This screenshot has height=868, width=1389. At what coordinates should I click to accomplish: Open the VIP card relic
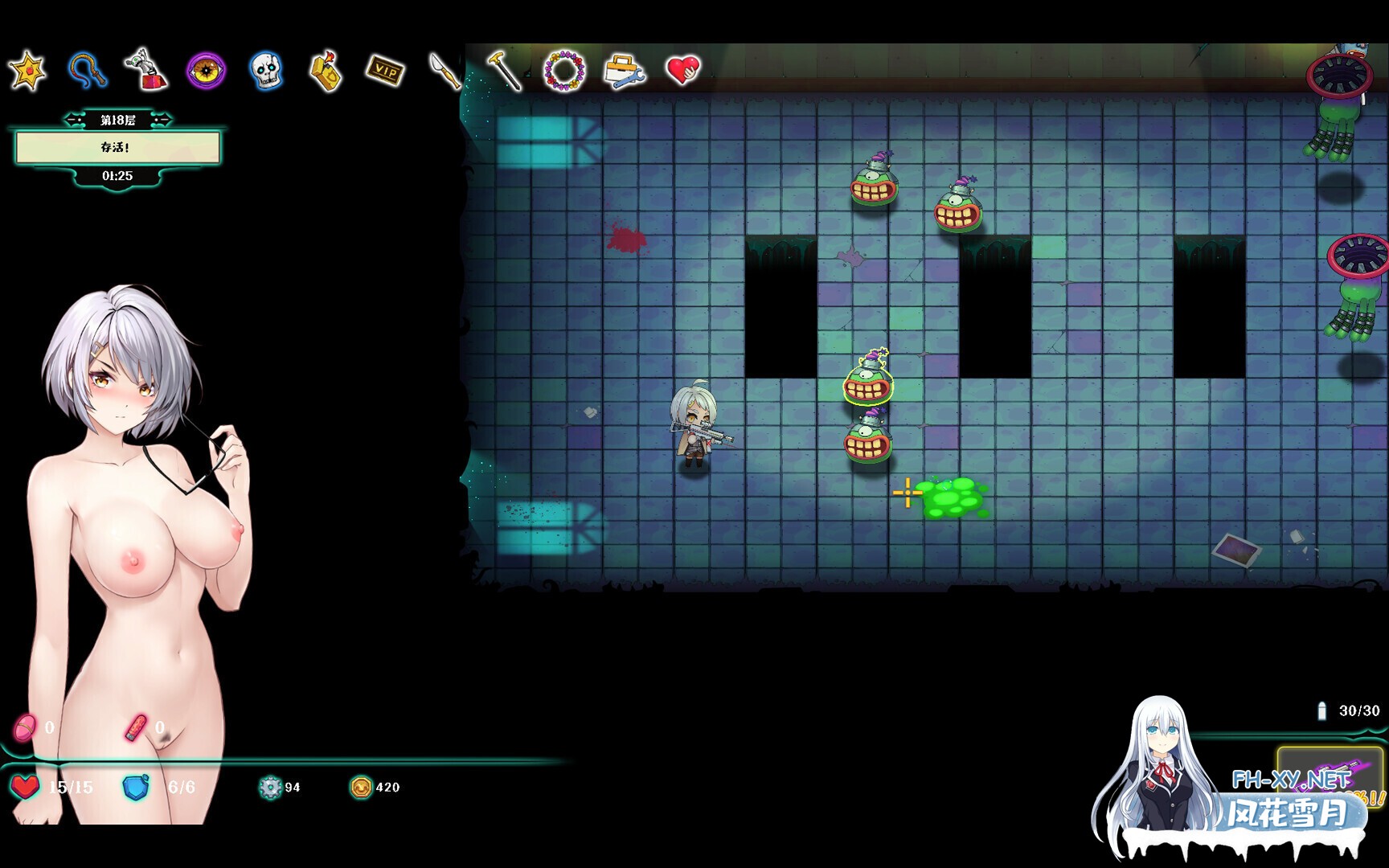(x=385, y=71)
